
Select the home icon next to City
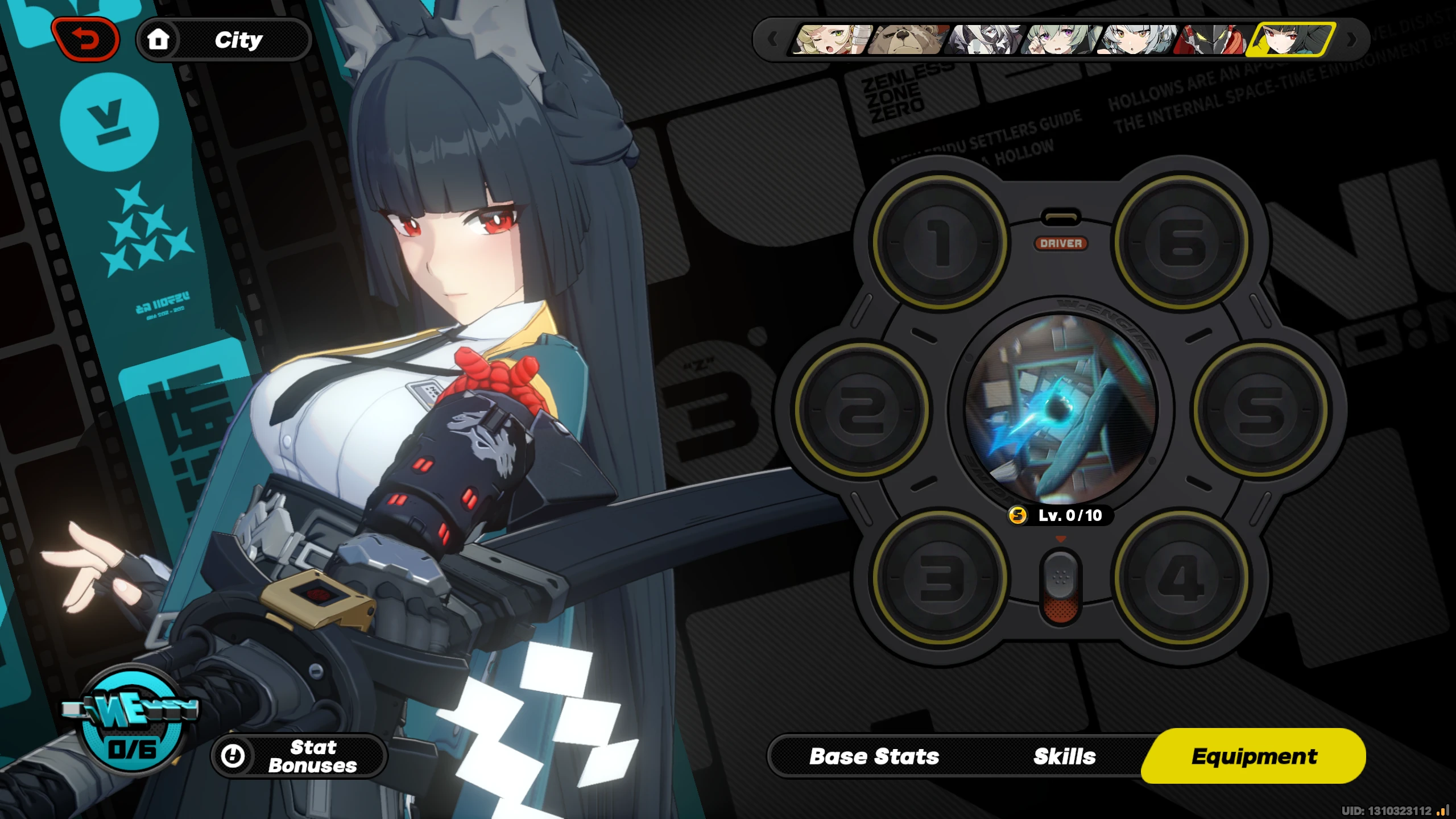[x=160, y=39]
